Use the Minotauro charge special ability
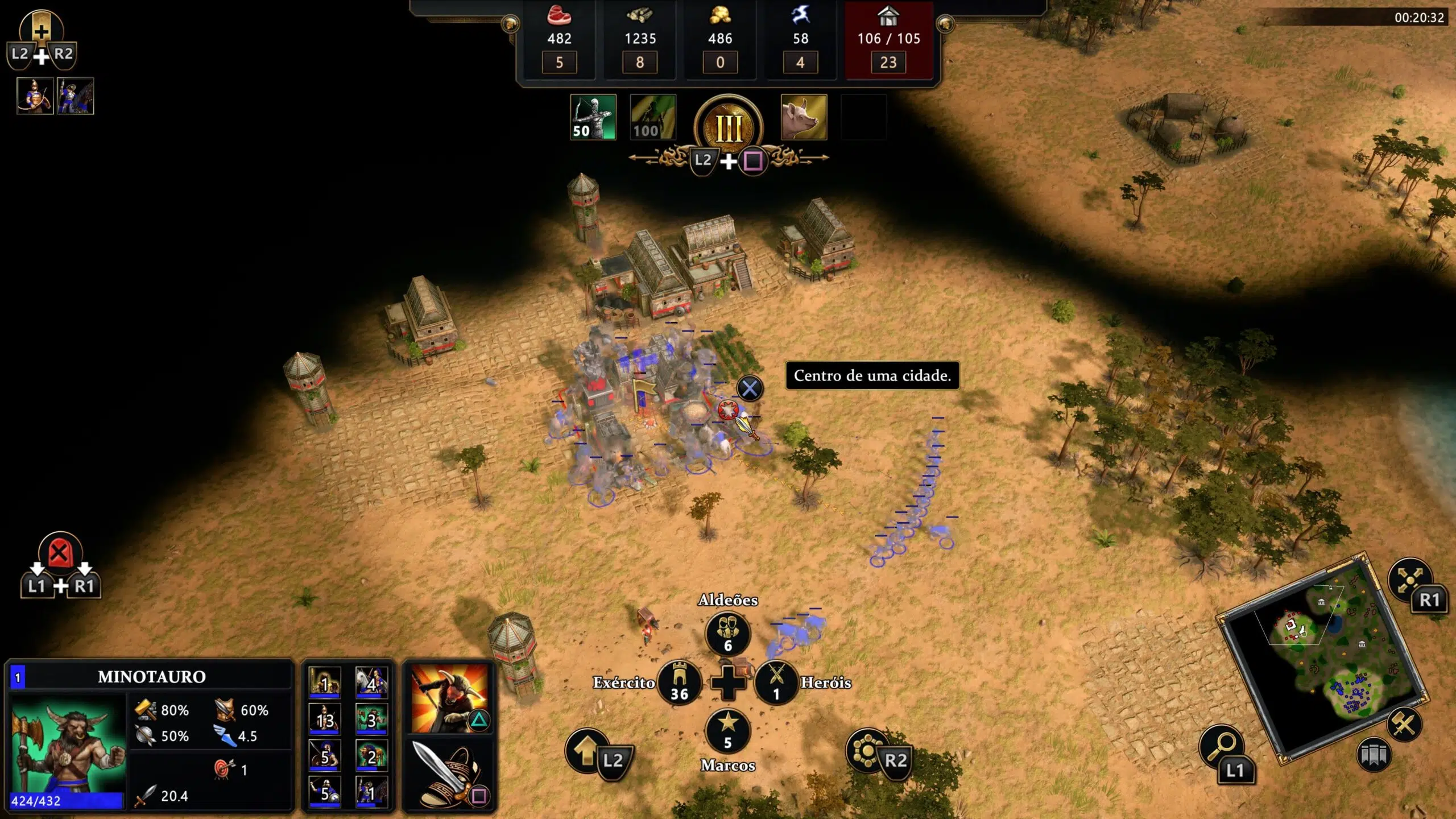The height and width of the screenshot is (819, 1456). pos(449,698)
